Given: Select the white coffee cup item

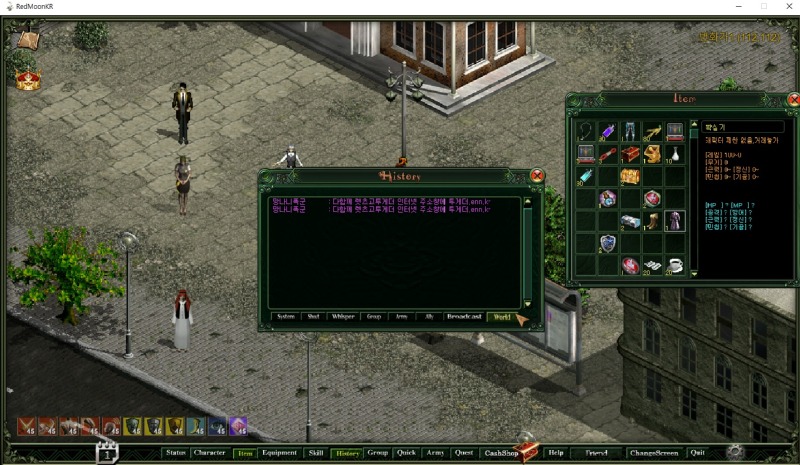Looking at the screenshot, I should point(675,265).
